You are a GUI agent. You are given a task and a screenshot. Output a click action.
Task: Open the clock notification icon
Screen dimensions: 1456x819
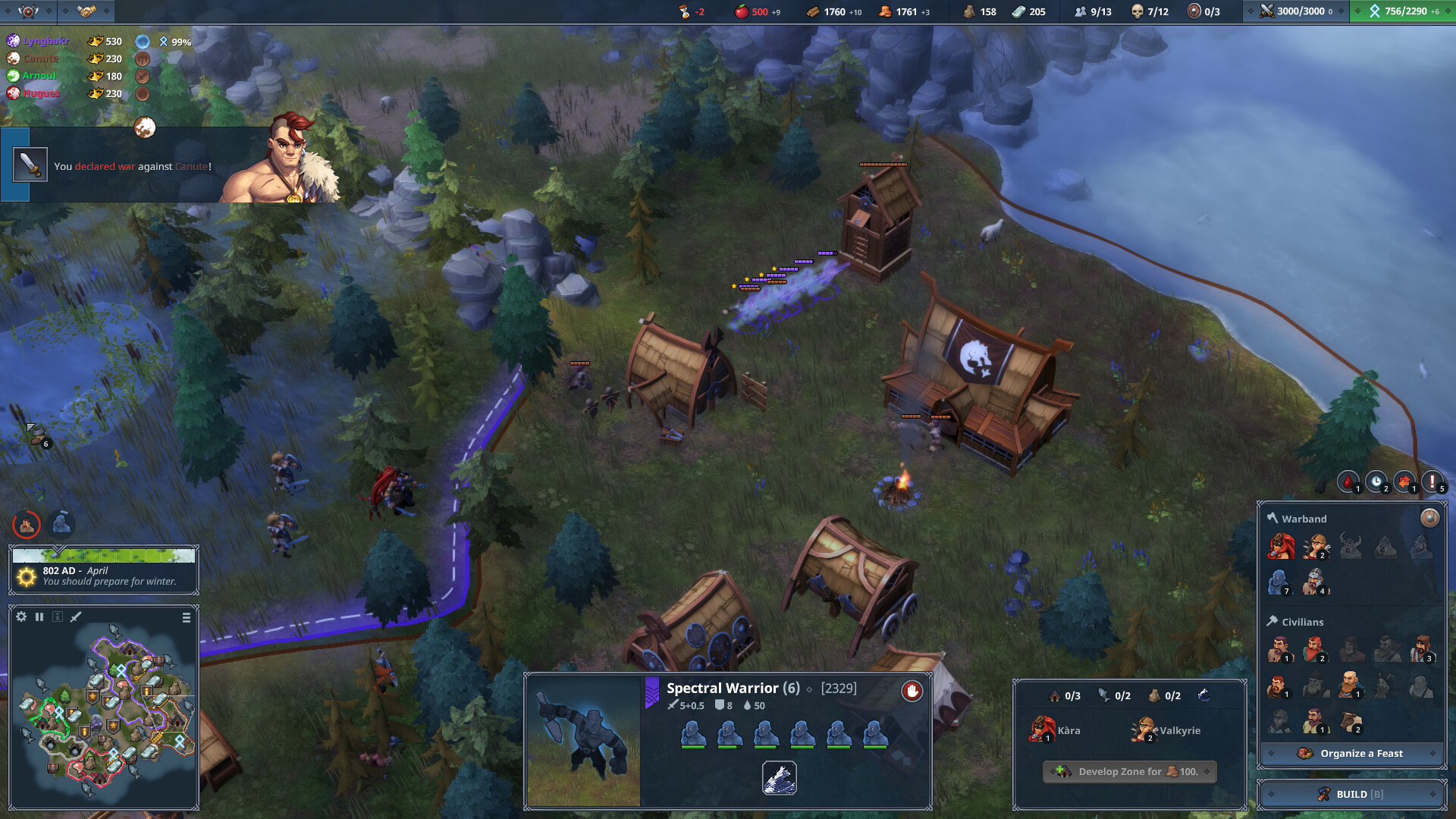[x=1376, y=482]
